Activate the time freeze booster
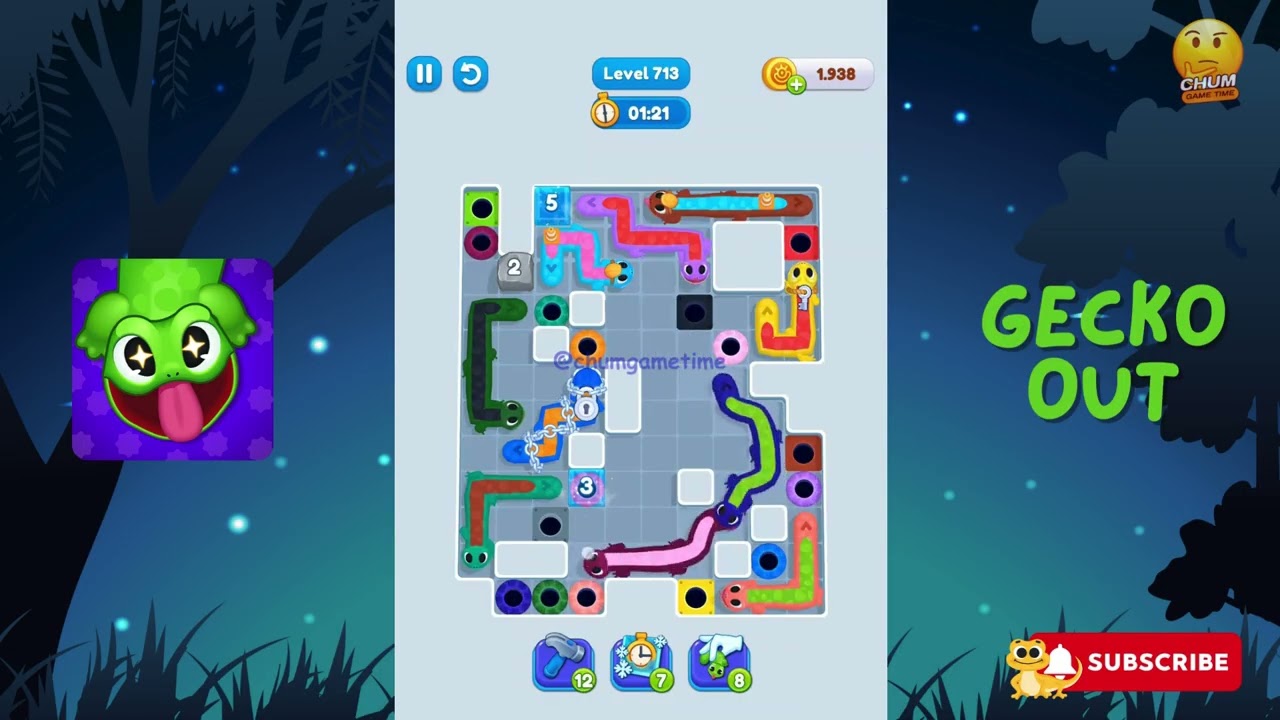This screenshot has width=1280, height=720. point(643,660)
